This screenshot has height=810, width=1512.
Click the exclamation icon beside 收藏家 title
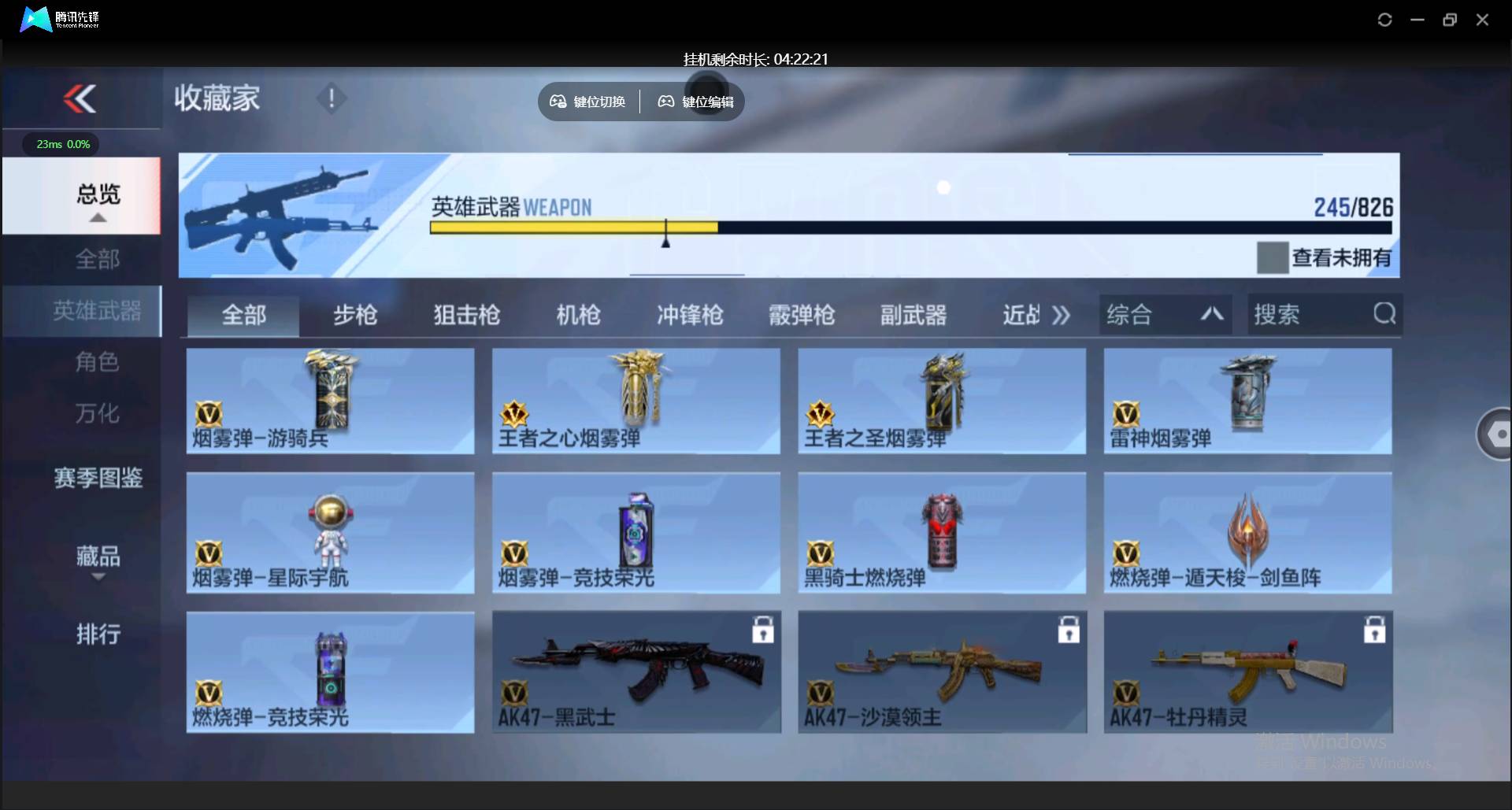[x=332, y=99]
